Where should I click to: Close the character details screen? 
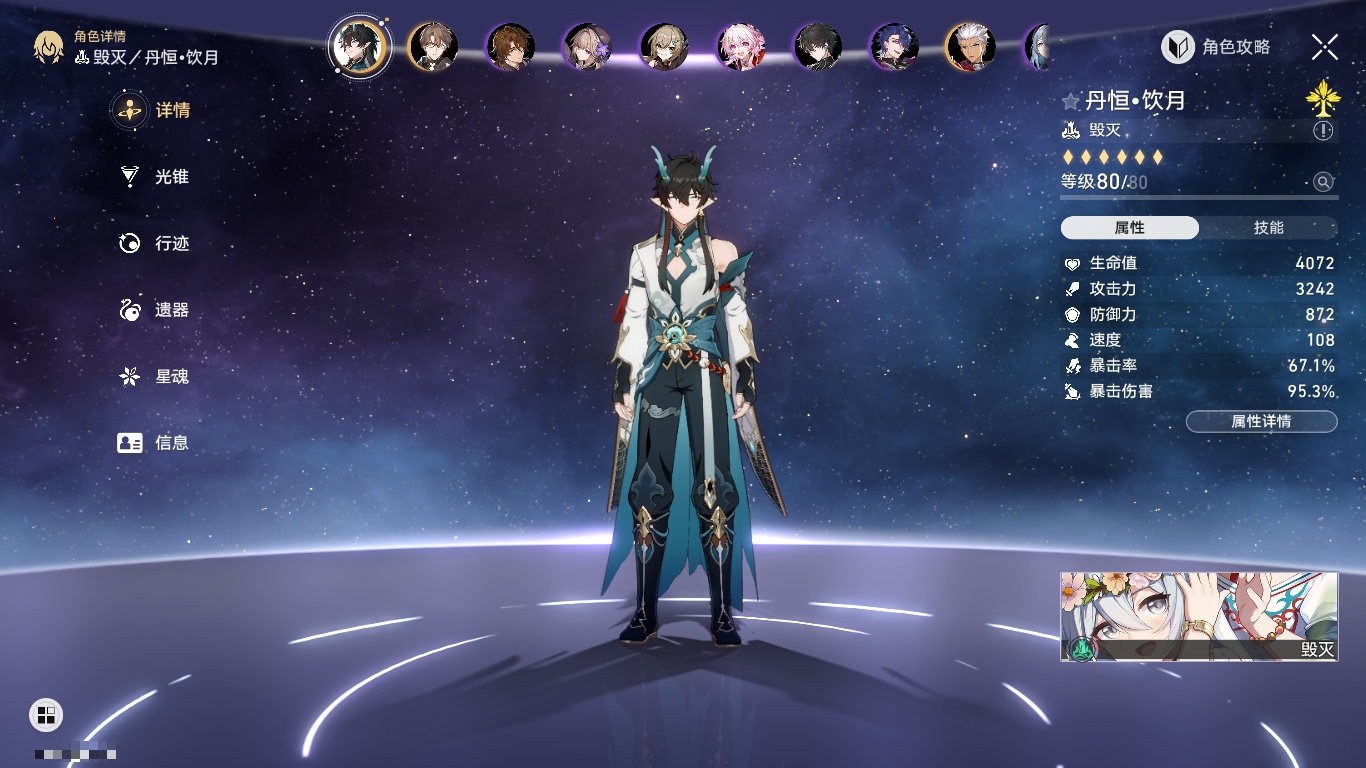pos(1325,46)
